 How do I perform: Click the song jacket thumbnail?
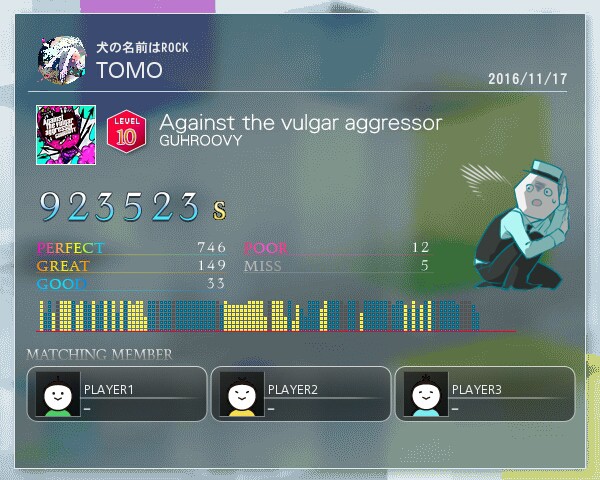tap(65, 134)
